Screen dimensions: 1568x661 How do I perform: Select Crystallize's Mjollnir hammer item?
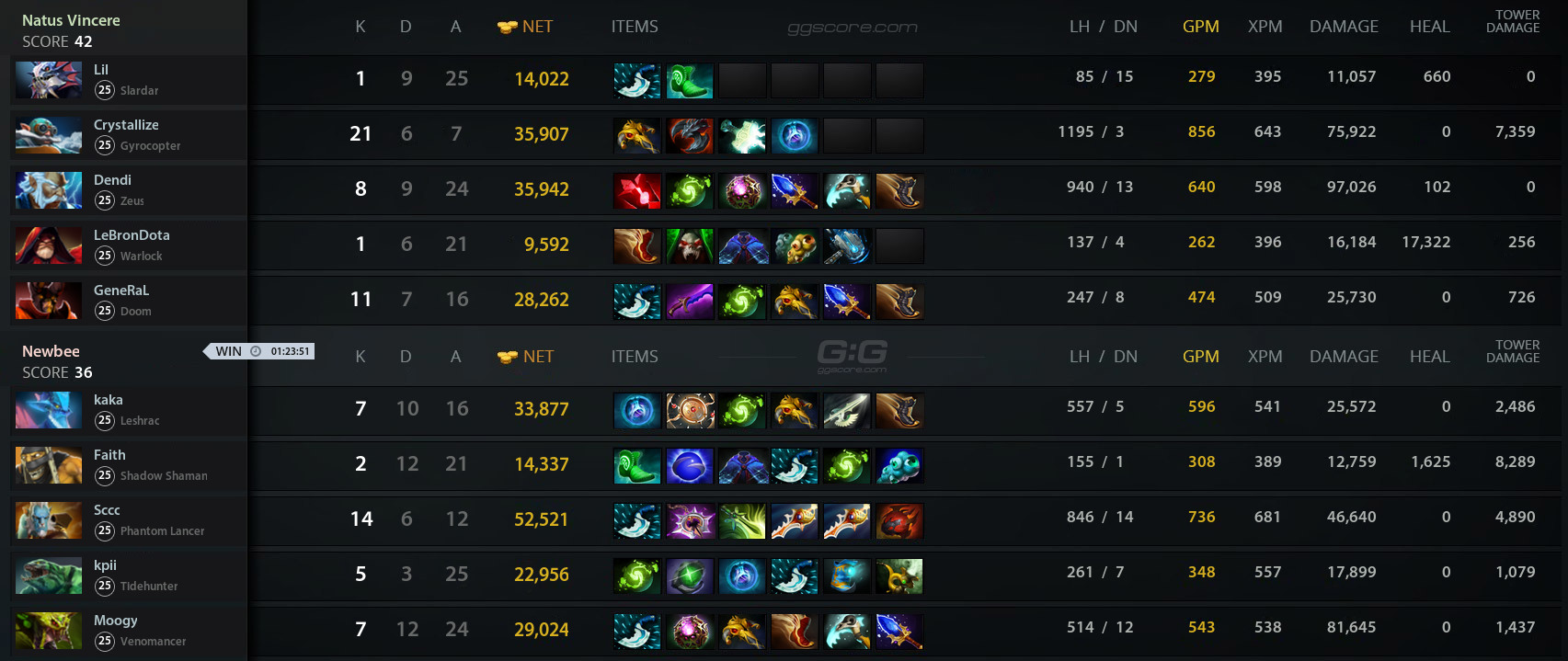click(742, 136)
